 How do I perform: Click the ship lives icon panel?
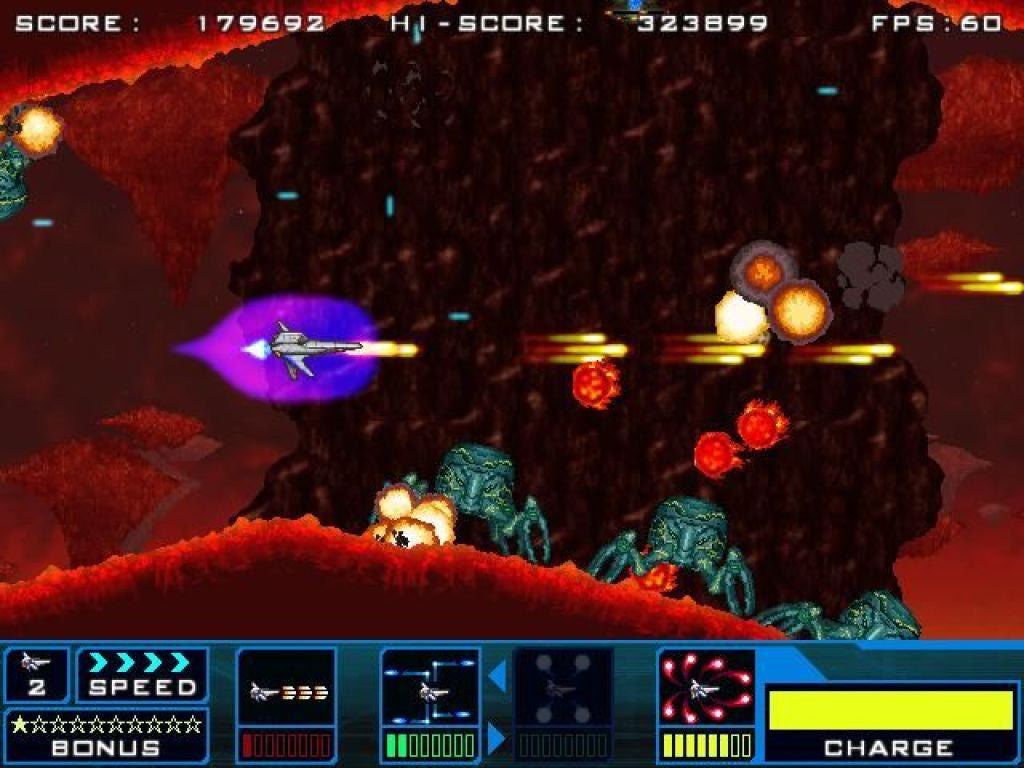pos(36,675)
